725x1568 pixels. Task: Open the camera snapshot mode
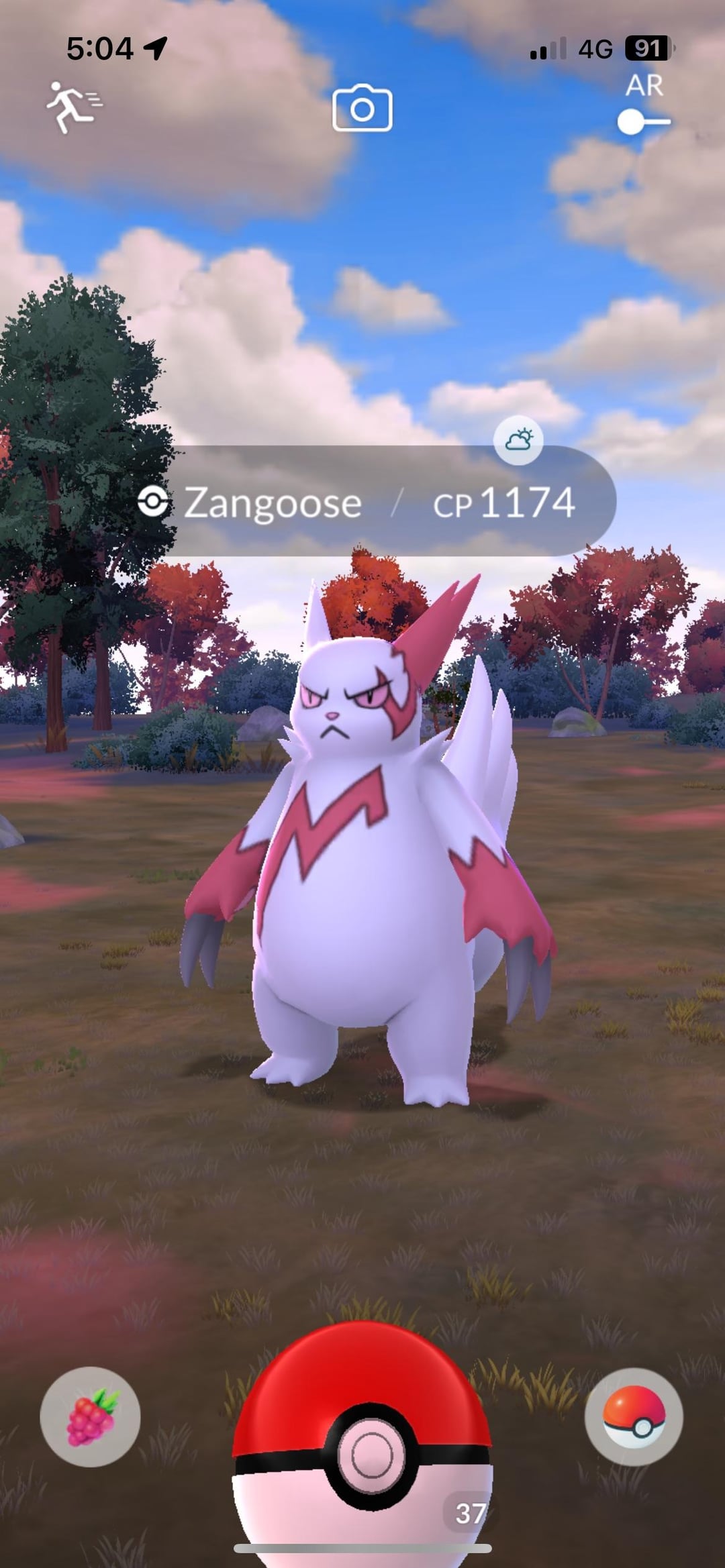click(362, 108)
